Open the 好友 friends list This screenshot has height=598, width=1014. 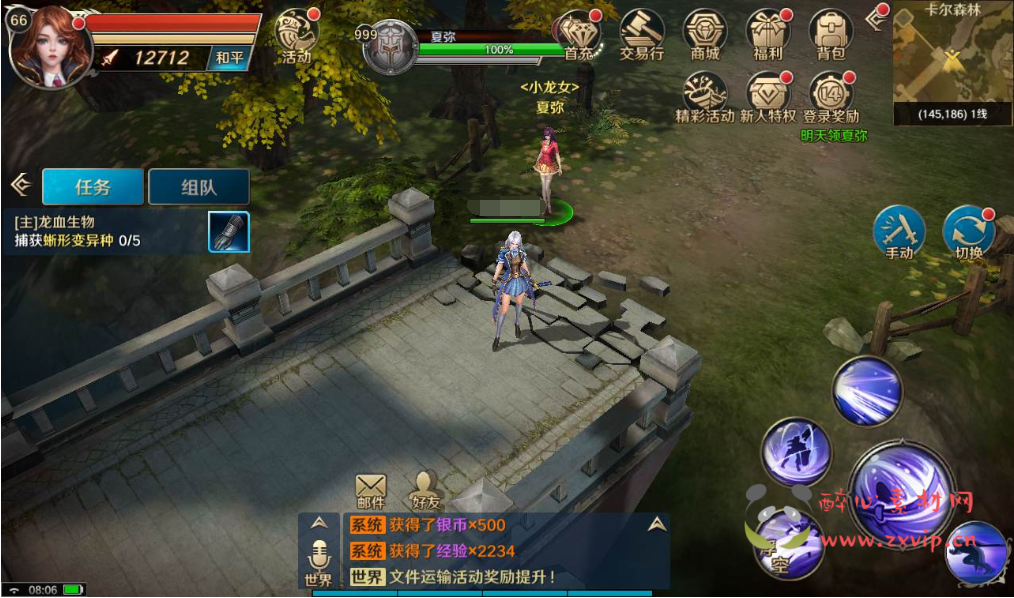coord(427,489)
